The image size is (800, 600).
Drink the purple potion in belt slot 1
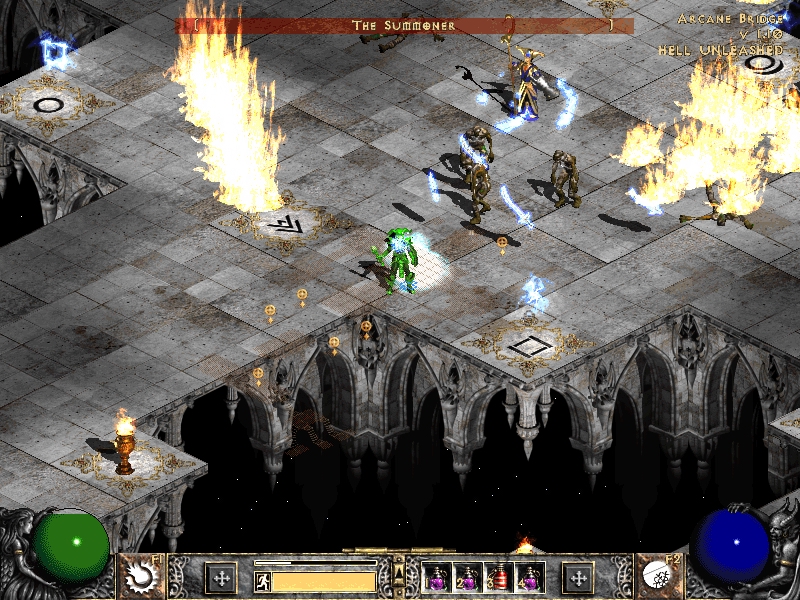click(x=438, y=578)
